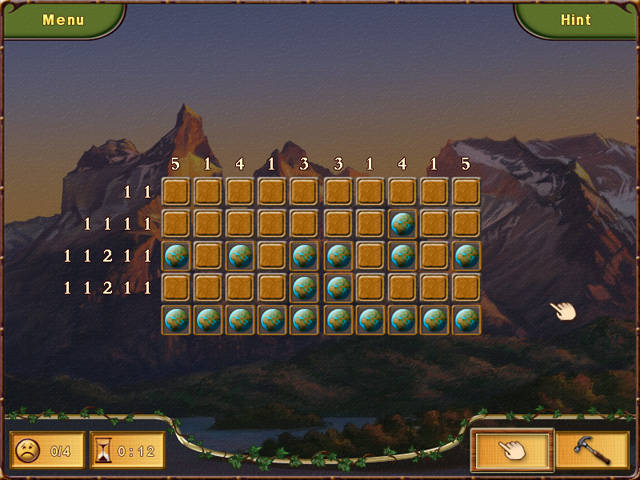Switch to the hammer tool
Viewport: 640px width, 480px height.
592,450
